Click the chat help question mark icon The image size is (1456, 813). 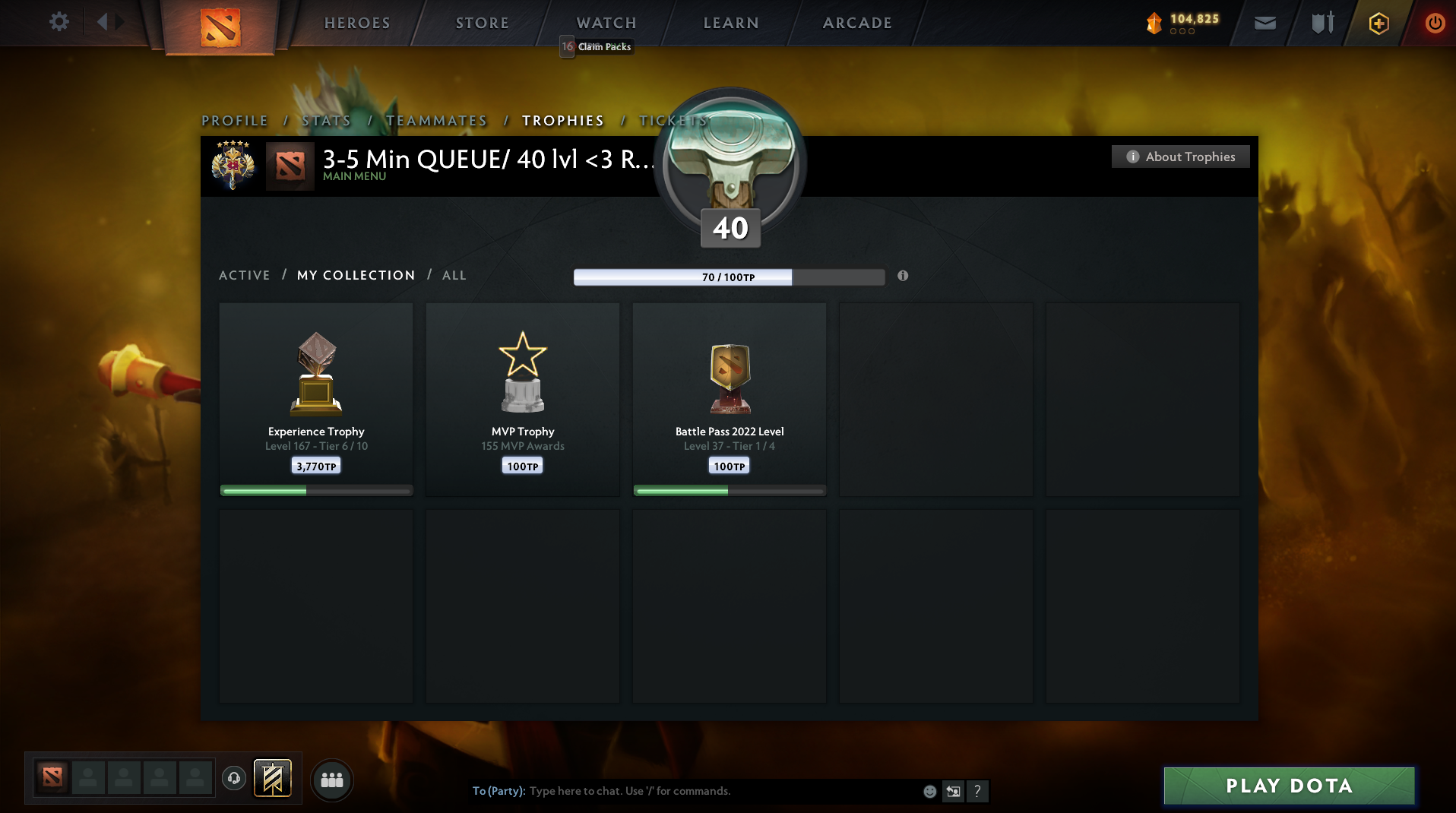click(x=978, y=791)
